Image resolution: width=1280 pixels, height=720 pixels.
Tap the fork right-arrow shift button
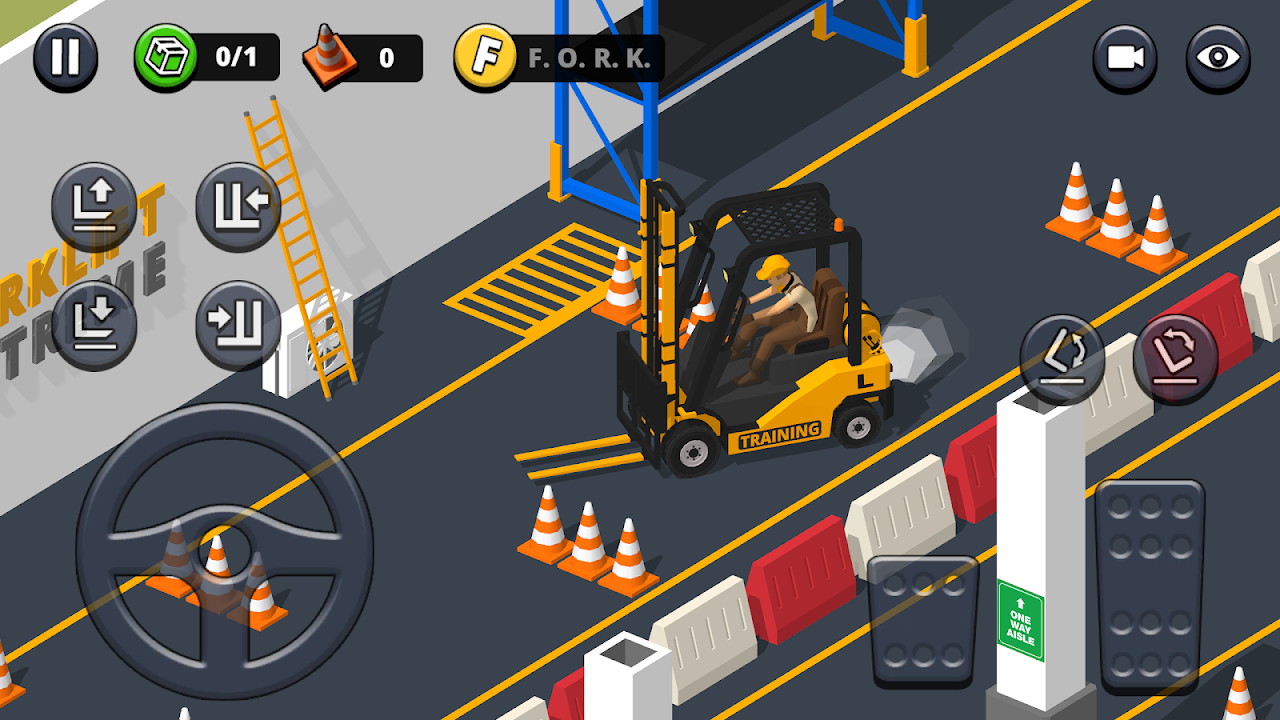pos(238,324)
